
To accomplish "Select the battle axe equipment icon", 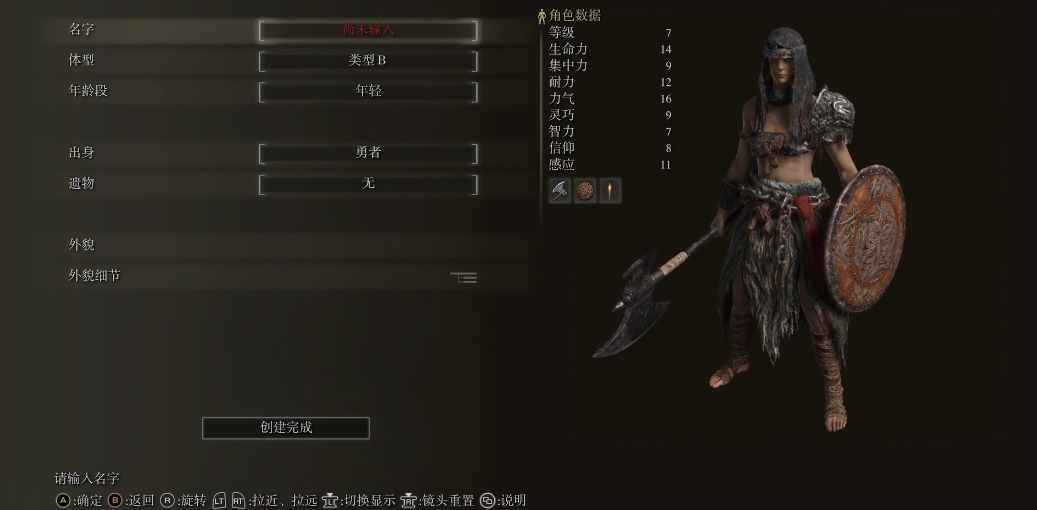I will [x=560, y=191].
